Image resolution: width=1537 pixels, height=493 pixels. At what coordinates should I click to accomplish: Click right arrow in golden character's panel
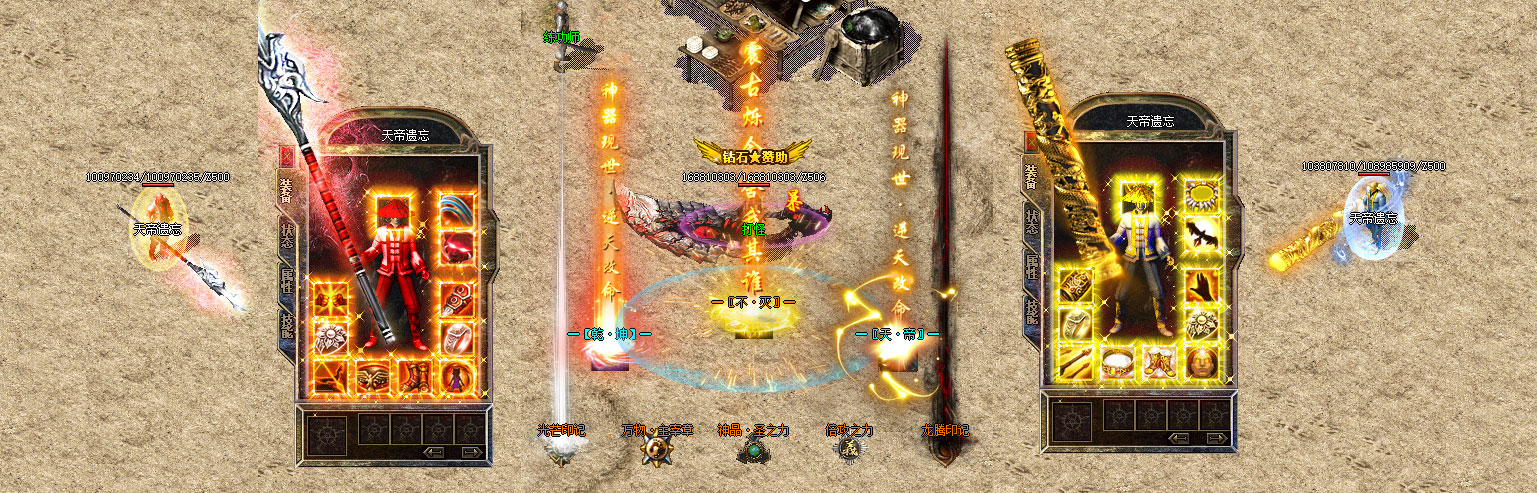coord(1216,437)
